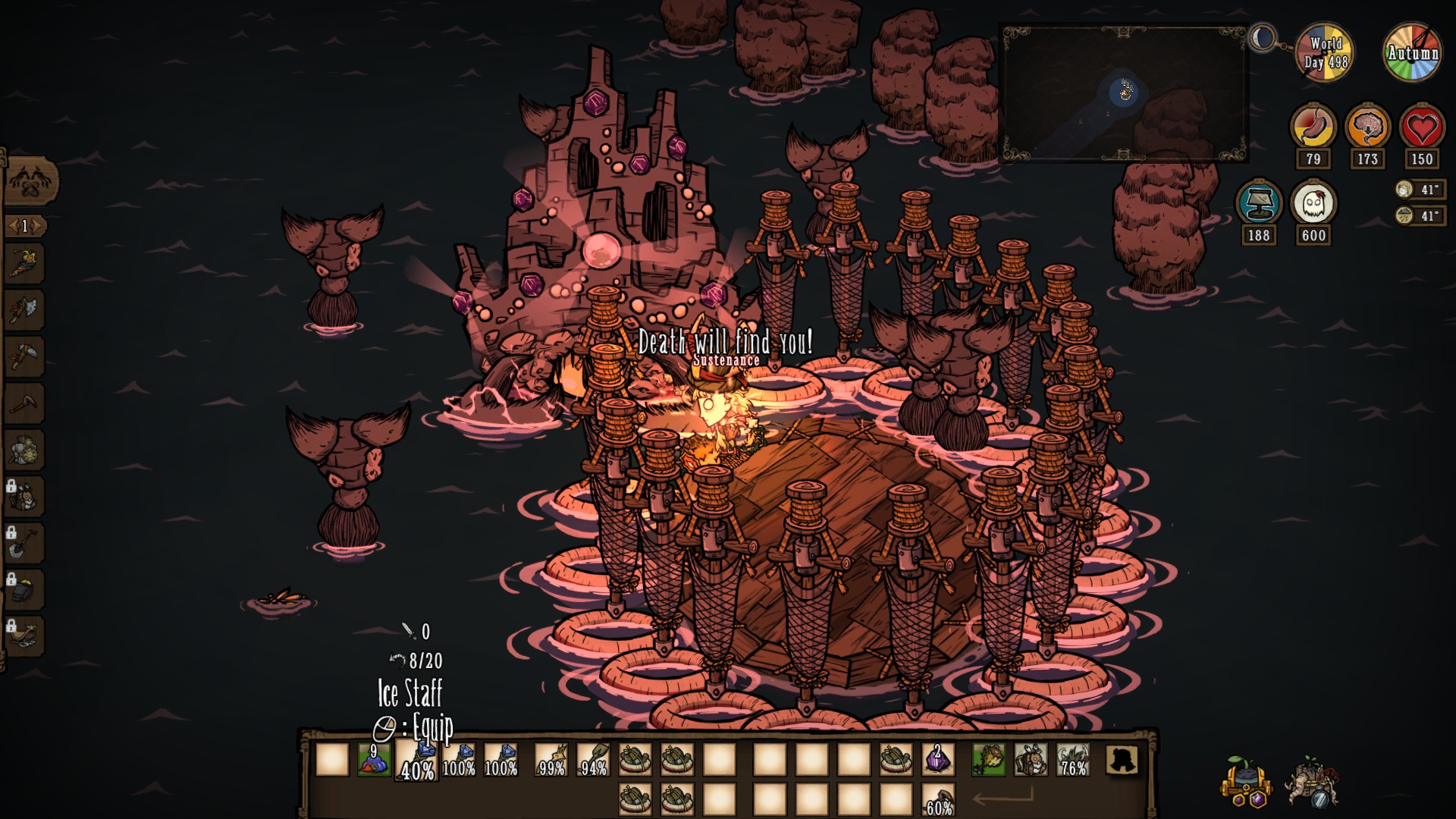The height and width of the screenshot is (819, 1456).
Task: Click the equipped hand item slot
Action: click(988, 759)
